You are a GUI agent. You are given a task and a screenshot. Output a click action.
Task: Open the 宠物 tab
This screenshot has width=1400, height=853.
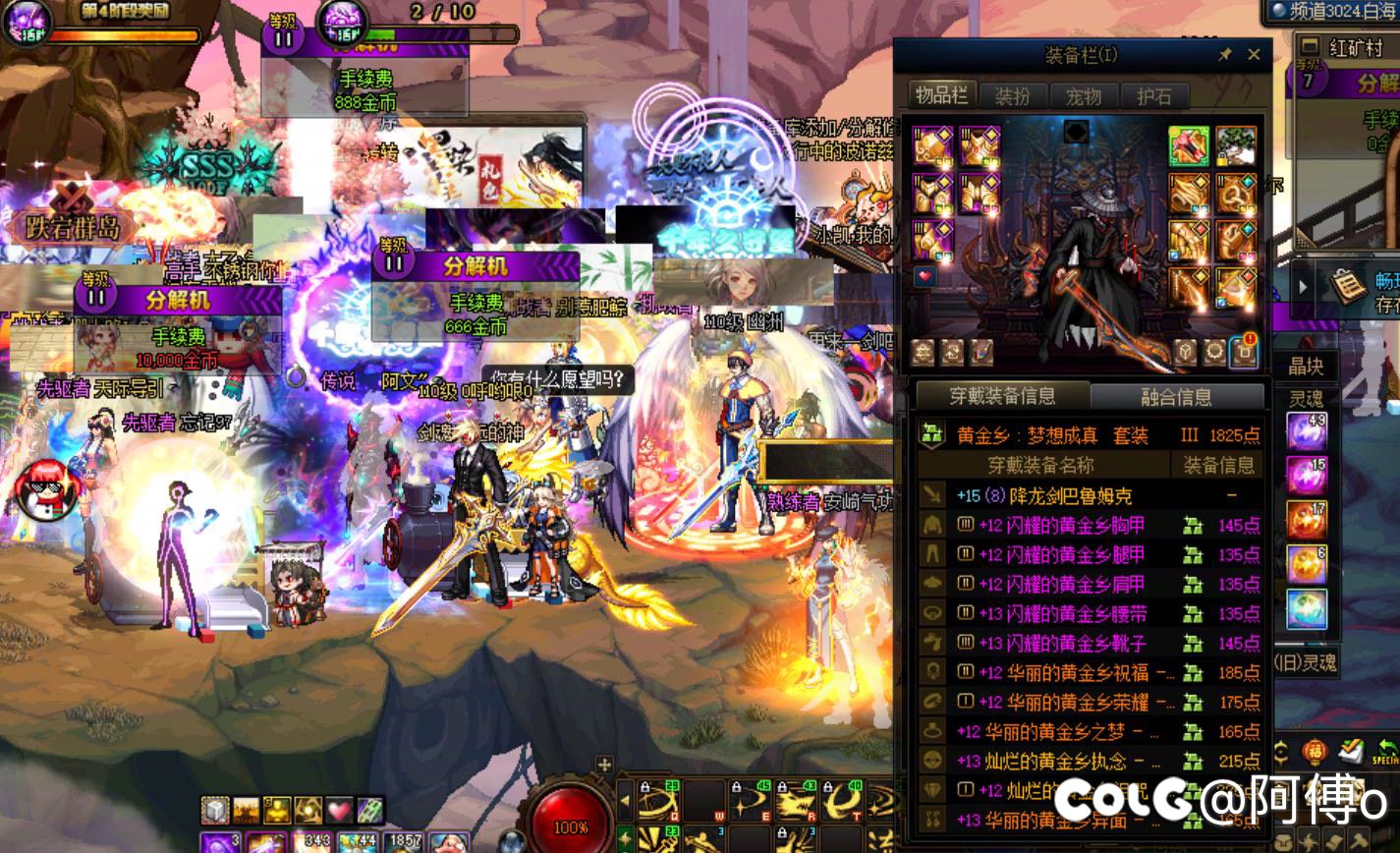1084,95
